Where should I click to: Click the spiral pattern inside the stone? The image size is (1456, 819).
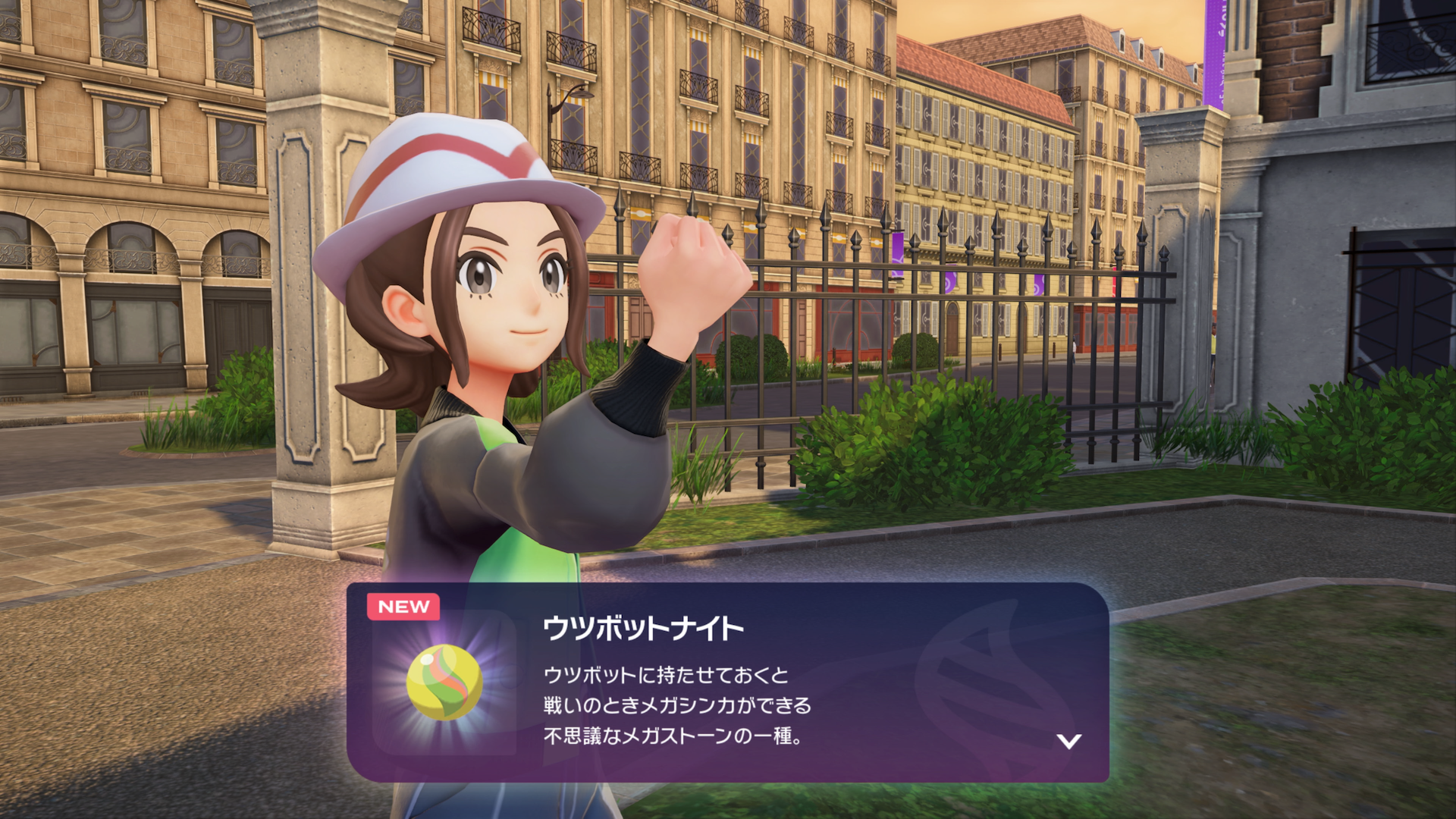[447, 686]
